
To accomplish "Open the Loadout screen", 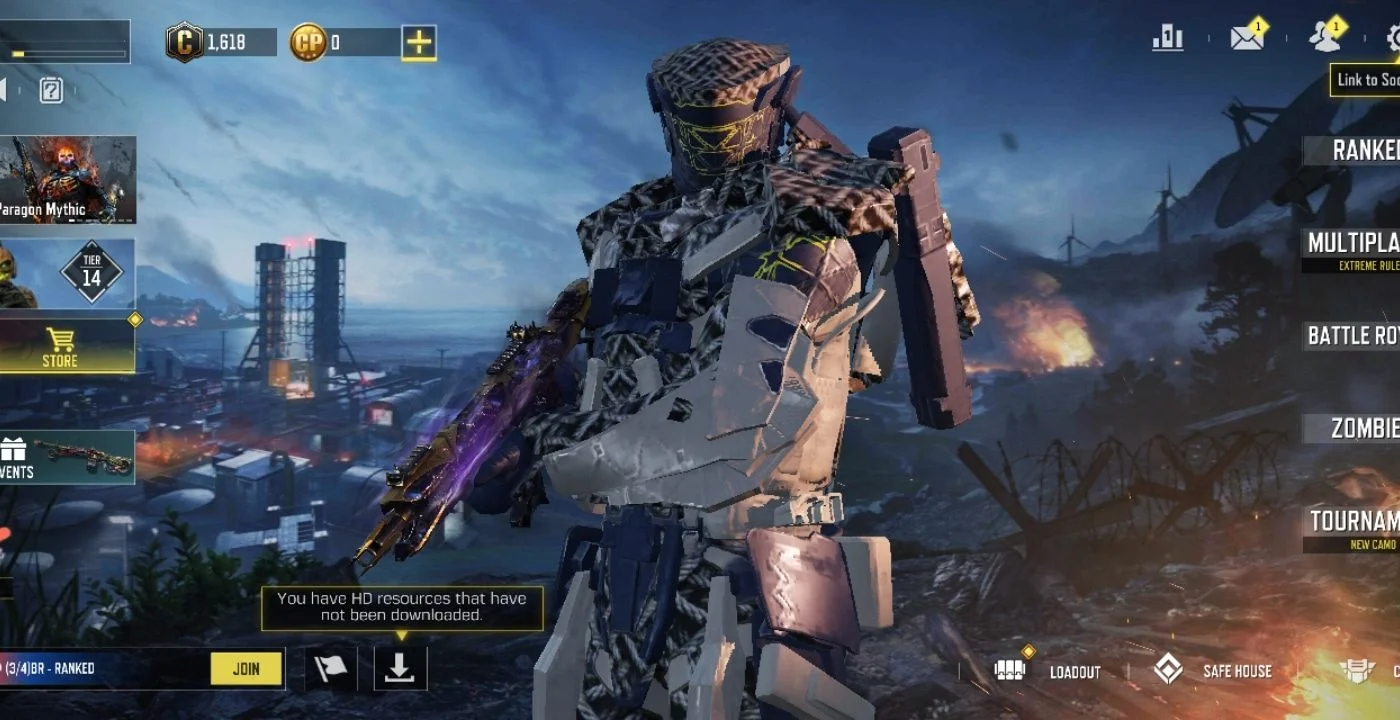I will tap(1050, 671).
